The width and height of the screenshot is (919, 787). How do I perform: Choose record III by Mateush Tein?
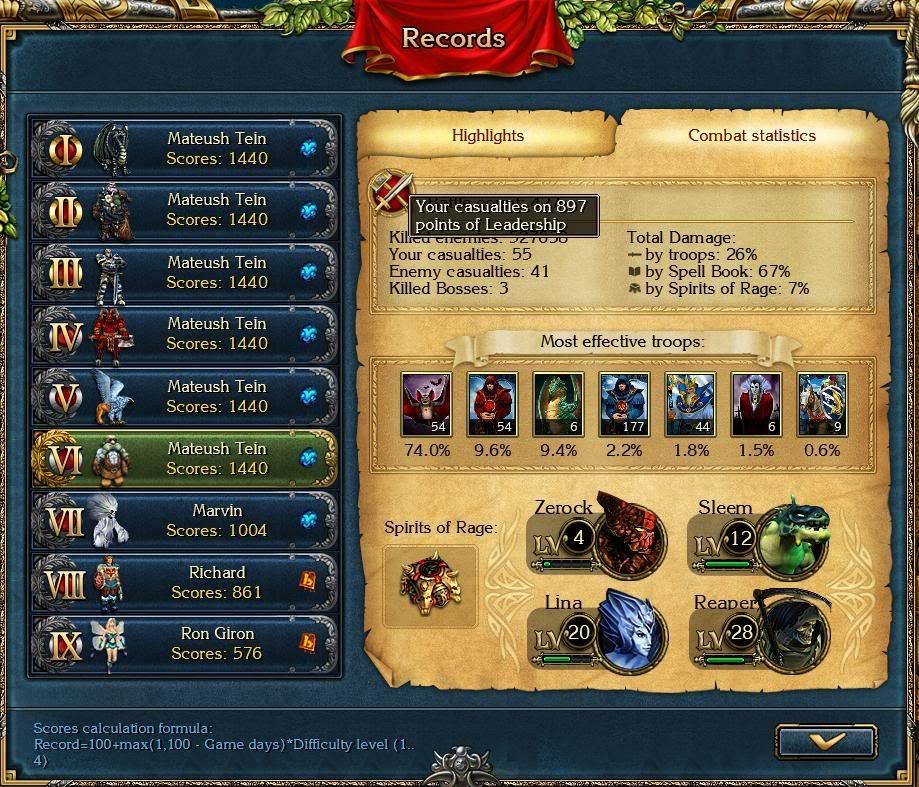[x=187, y=272]
